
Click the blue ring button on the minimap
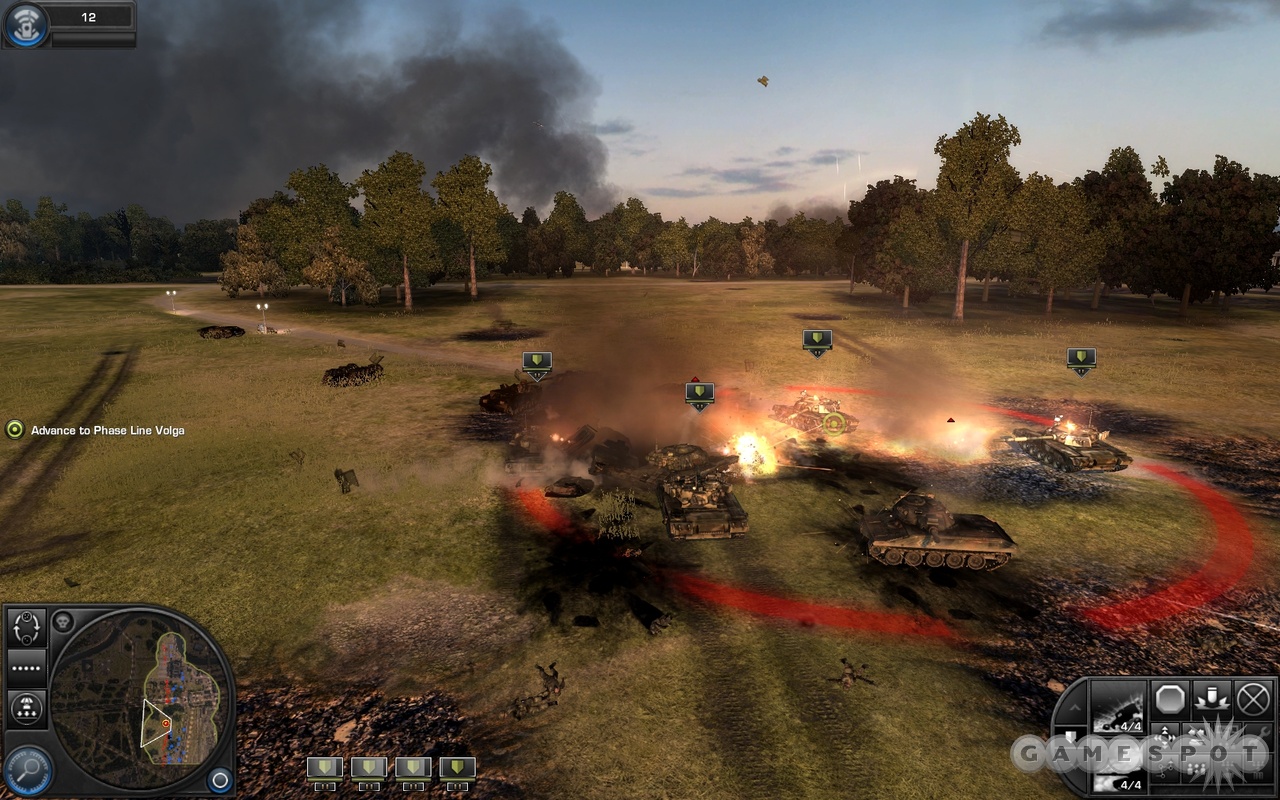coord(219,779)
